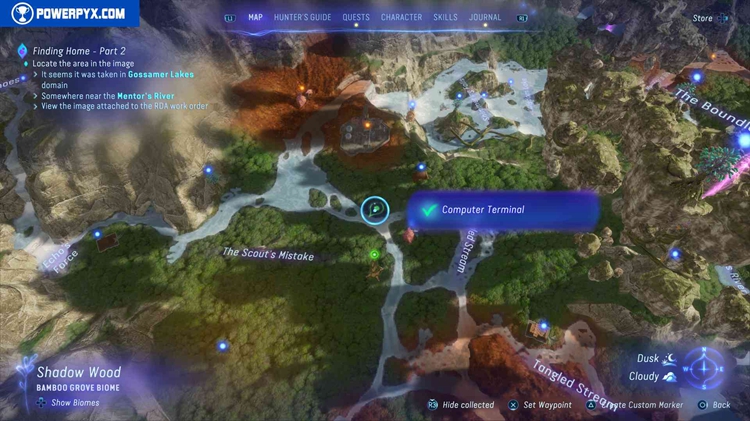Go to the Skills tab
Image resolution: width=750 pixels, height=421 pixels.
[446, 17]
